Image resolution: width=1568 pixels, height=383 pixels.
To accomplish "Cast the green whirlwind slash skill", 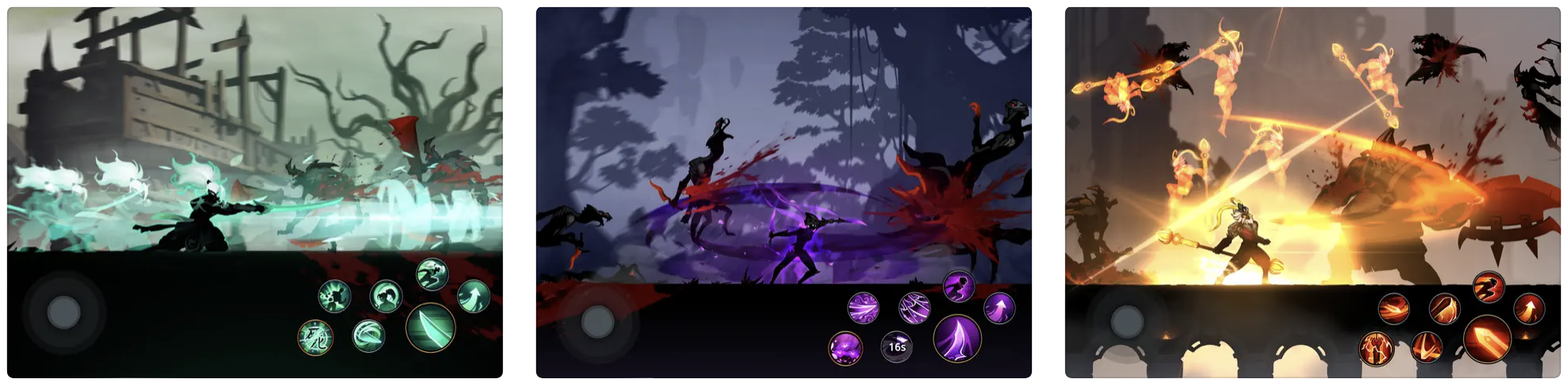I will click(368, 336).
